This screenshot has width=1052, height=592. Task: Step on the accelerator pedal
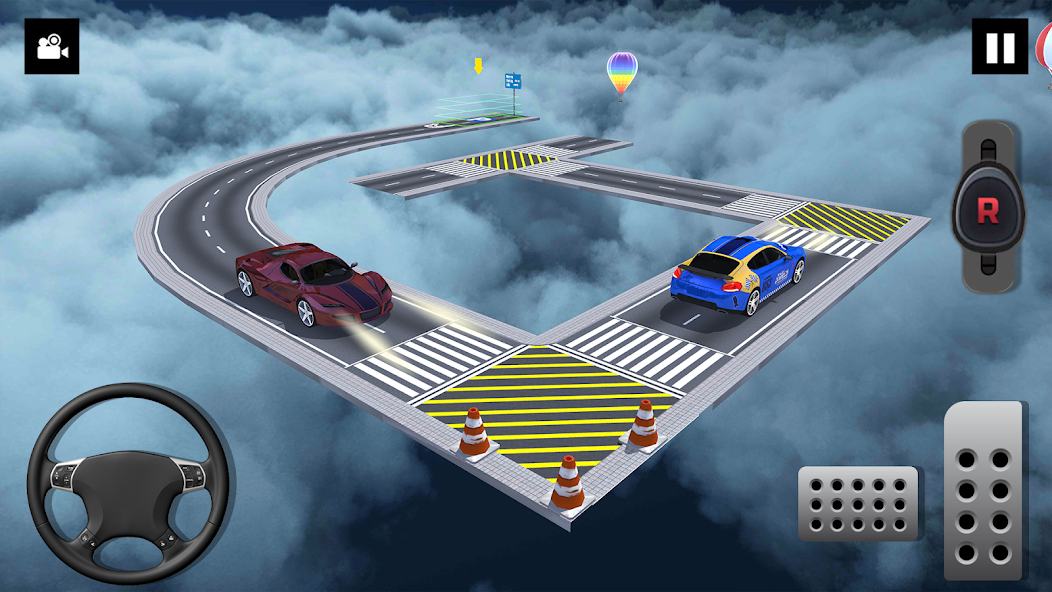983,491
